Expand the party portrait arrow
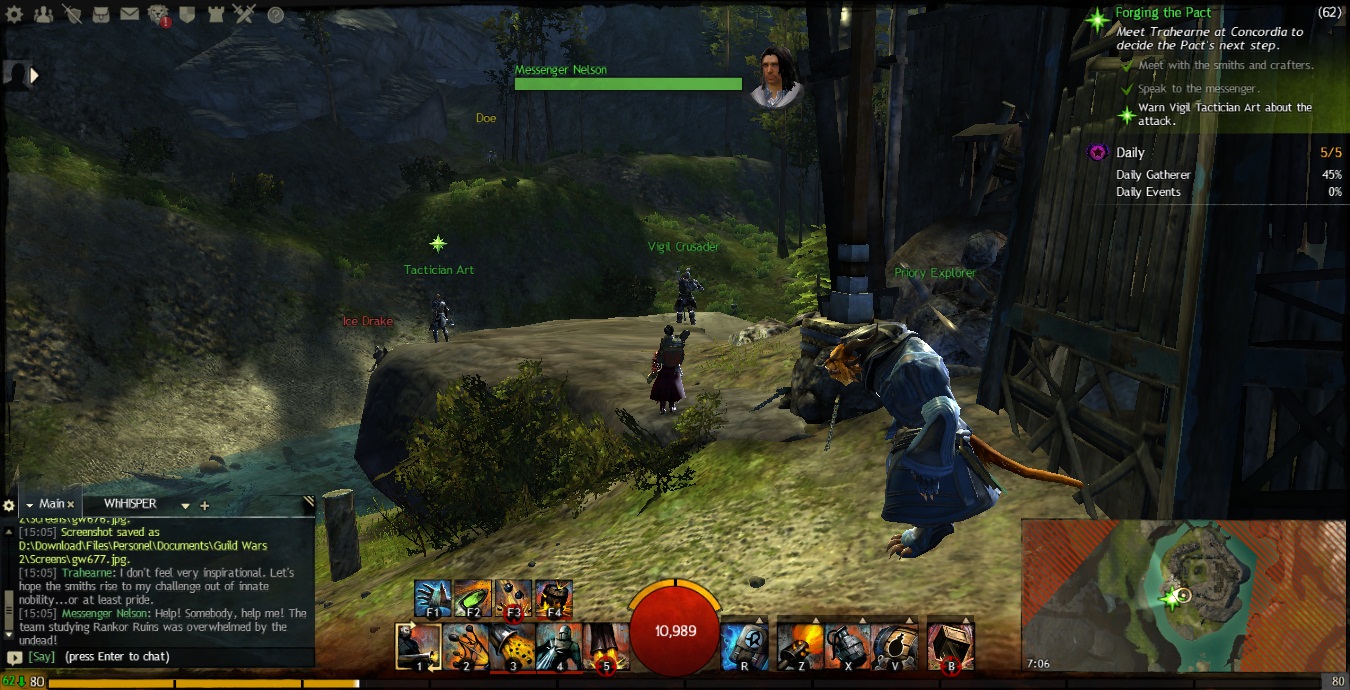 pos(35,75)
